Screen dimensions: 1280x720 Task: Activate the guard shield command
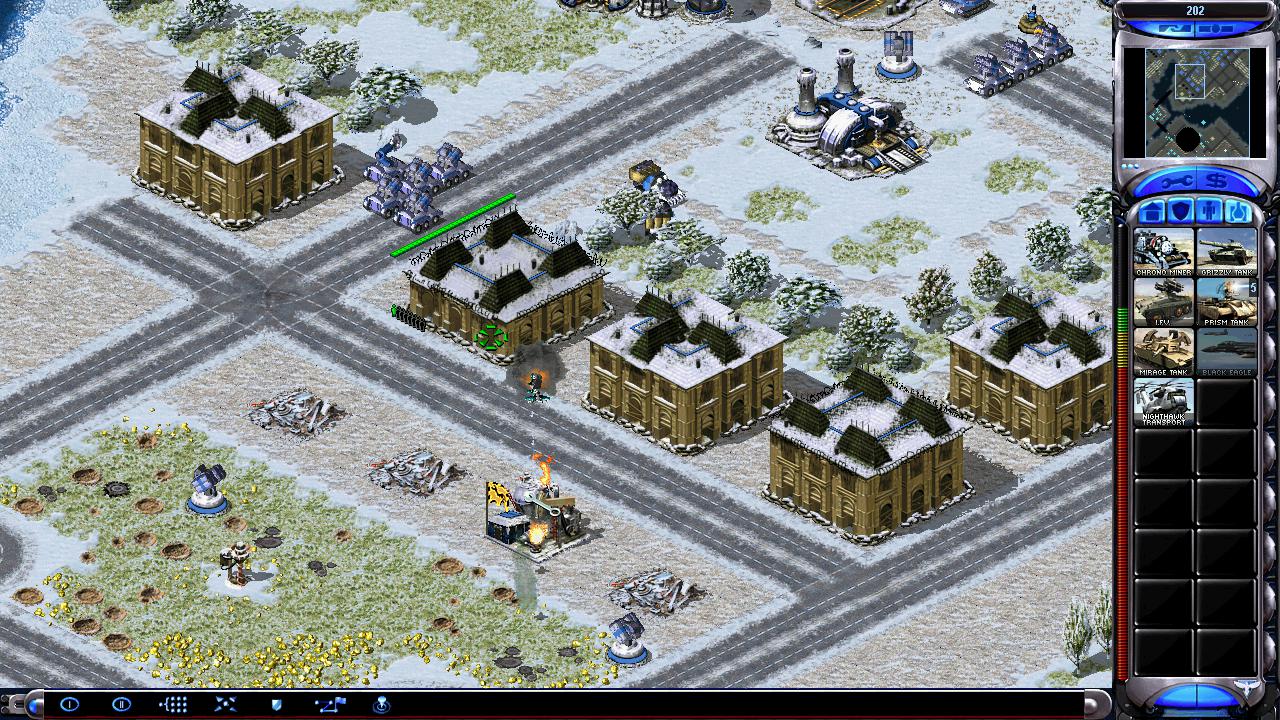(x=277, y=704)
